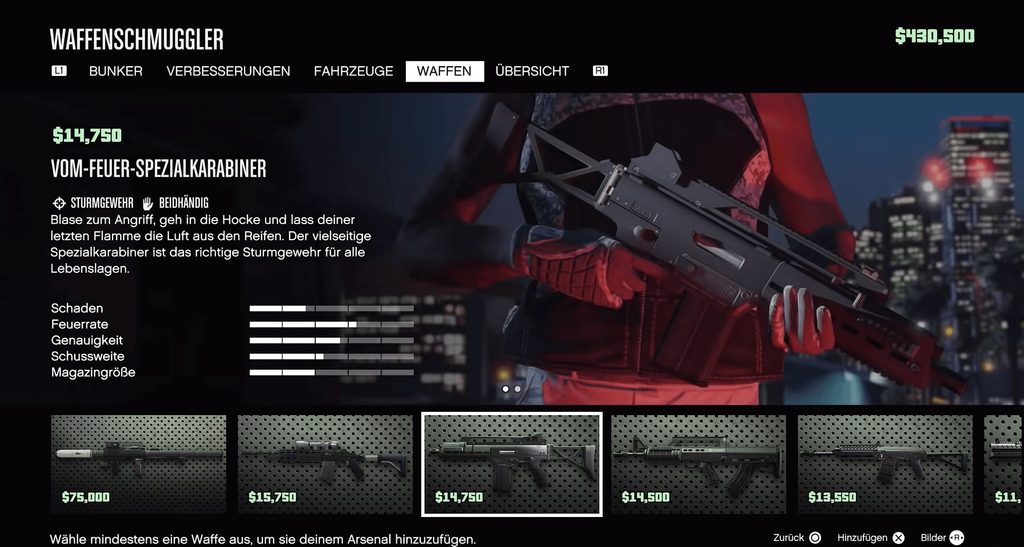The height and width of the screenshot is (547, 1024).
Task: Select the Waffen tab
Action: point(444,71)
